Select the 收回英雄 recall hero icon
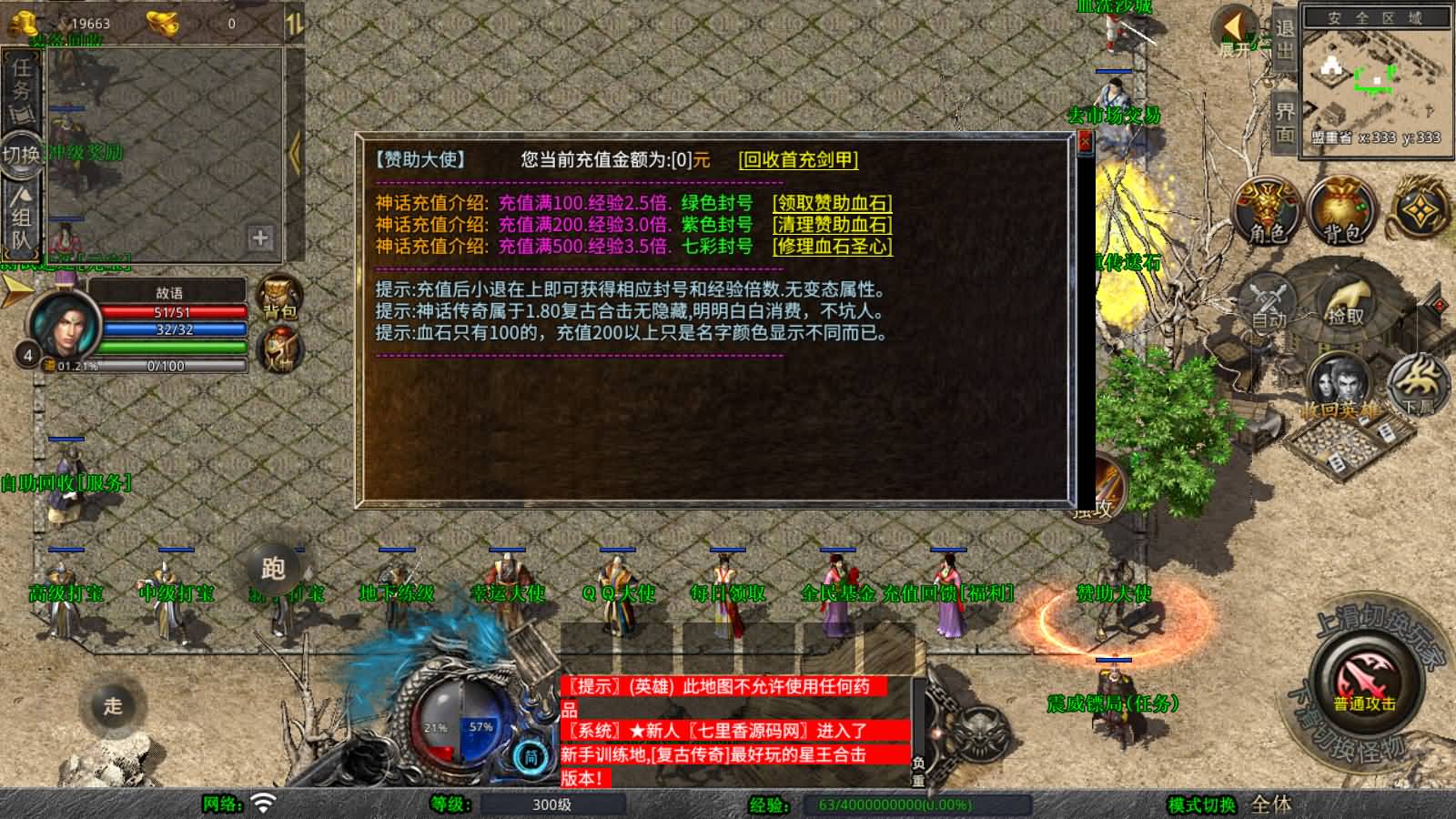This screenshot has height=819, width=1456. [1338, 382]
